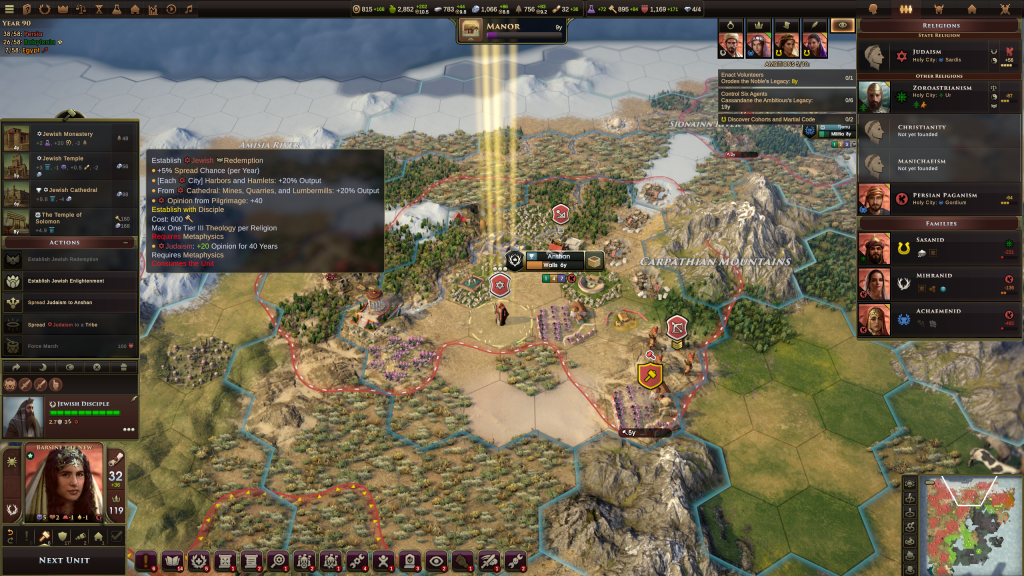Image resolution: width=1024 pixels, height=576 pixels.
Task: Open the Manor research bar
Action: pyautogui.click(x=512, y=30)
